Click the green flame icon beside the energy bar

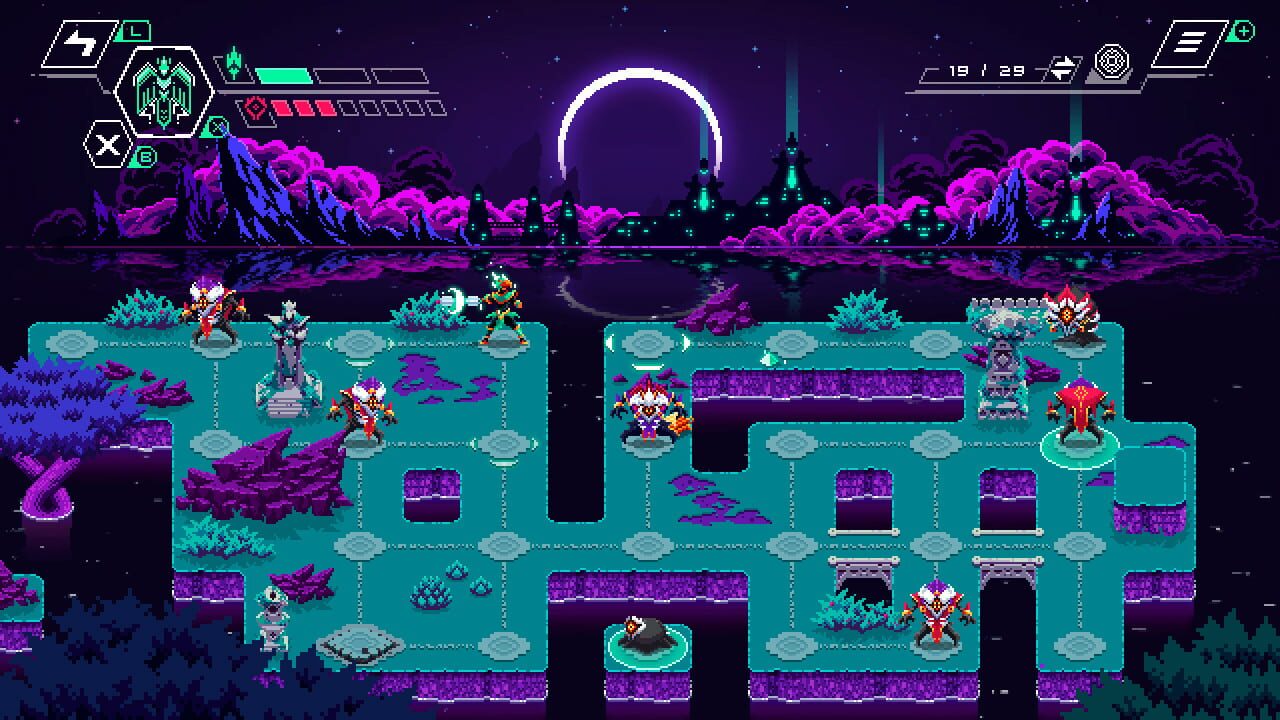coord(234,62)
